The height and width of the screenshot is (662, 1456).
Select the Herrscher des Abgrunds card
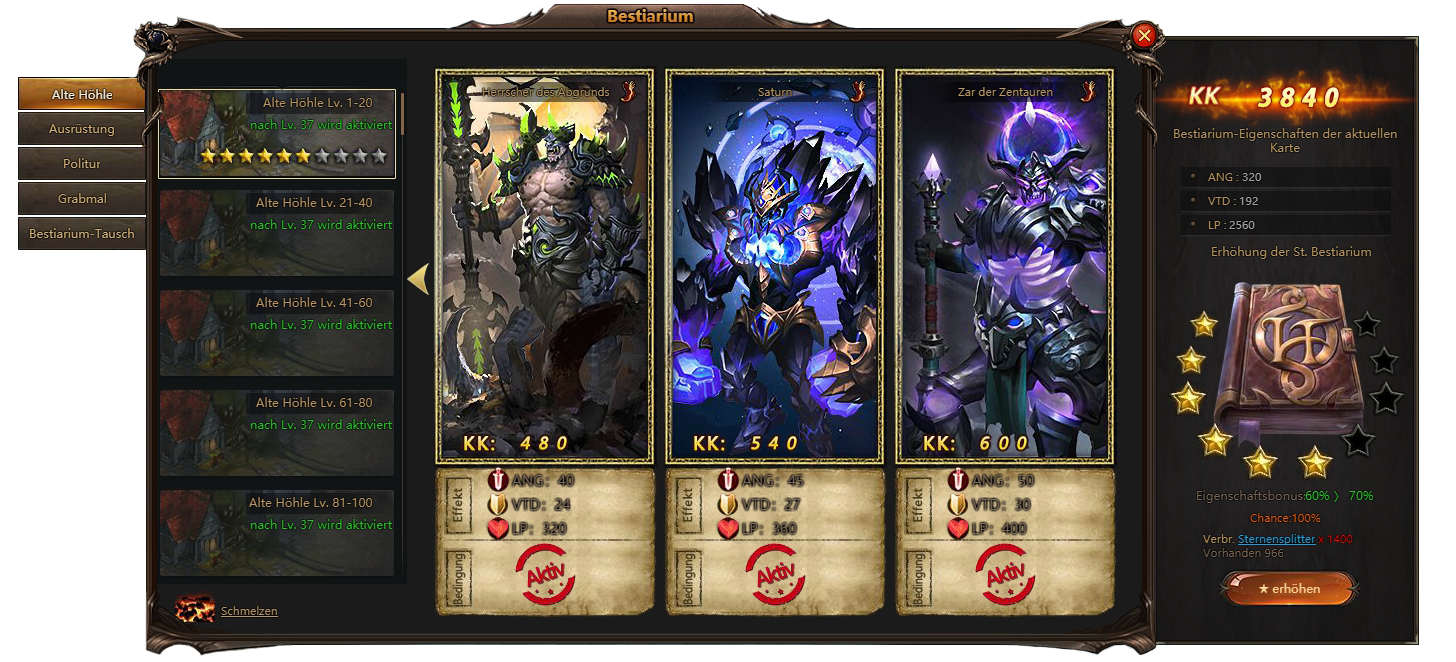click(545, 266)
